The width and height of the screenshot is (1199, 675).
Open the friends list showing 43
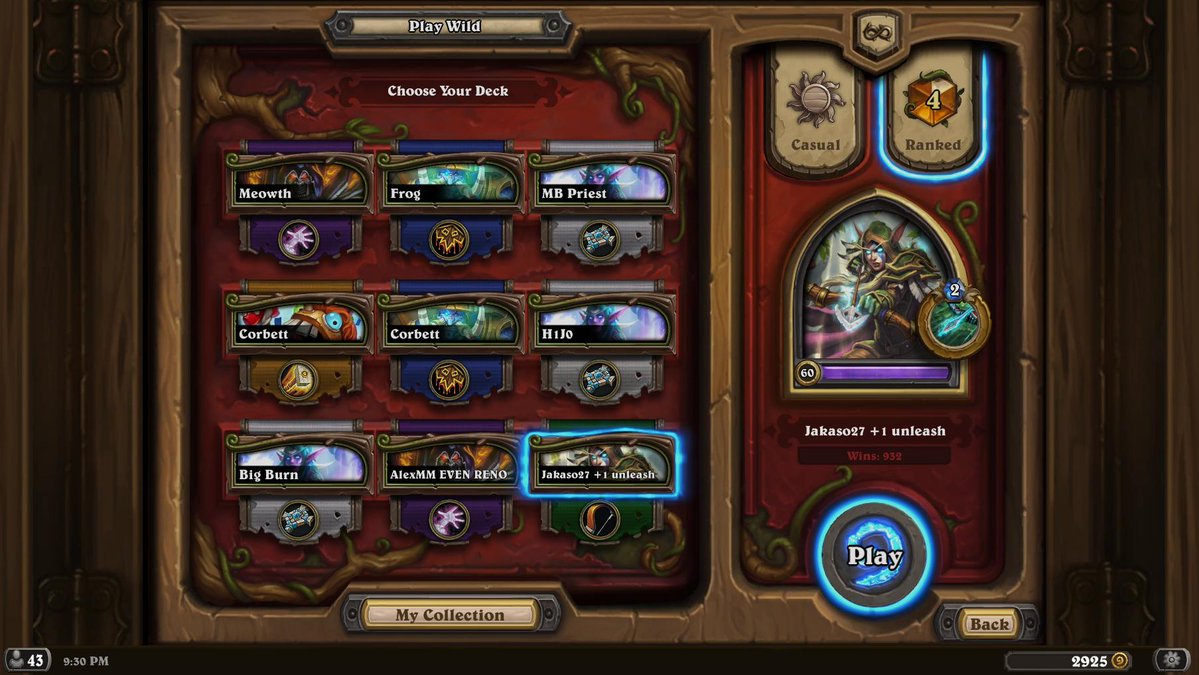pyautogui.click(x=27, y=660)
